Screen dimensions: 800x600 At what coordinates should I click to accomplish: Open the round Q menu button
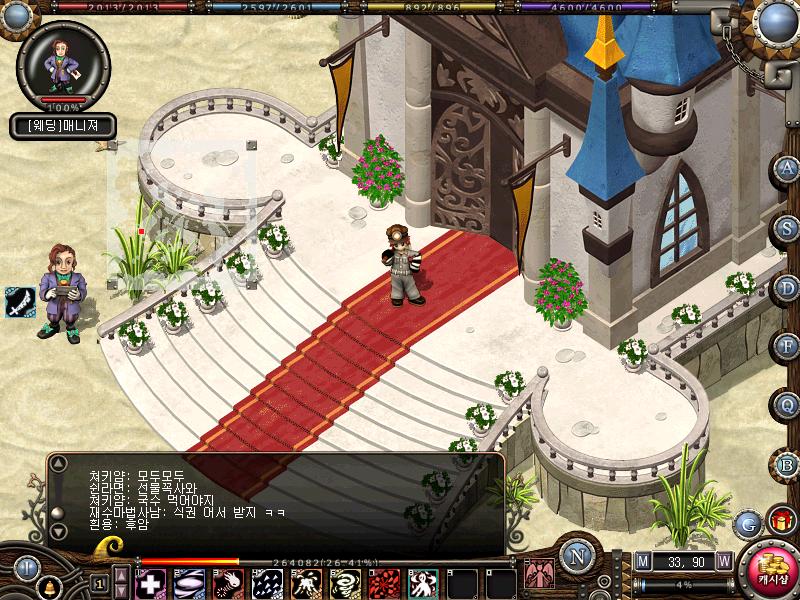coord(788,405)
